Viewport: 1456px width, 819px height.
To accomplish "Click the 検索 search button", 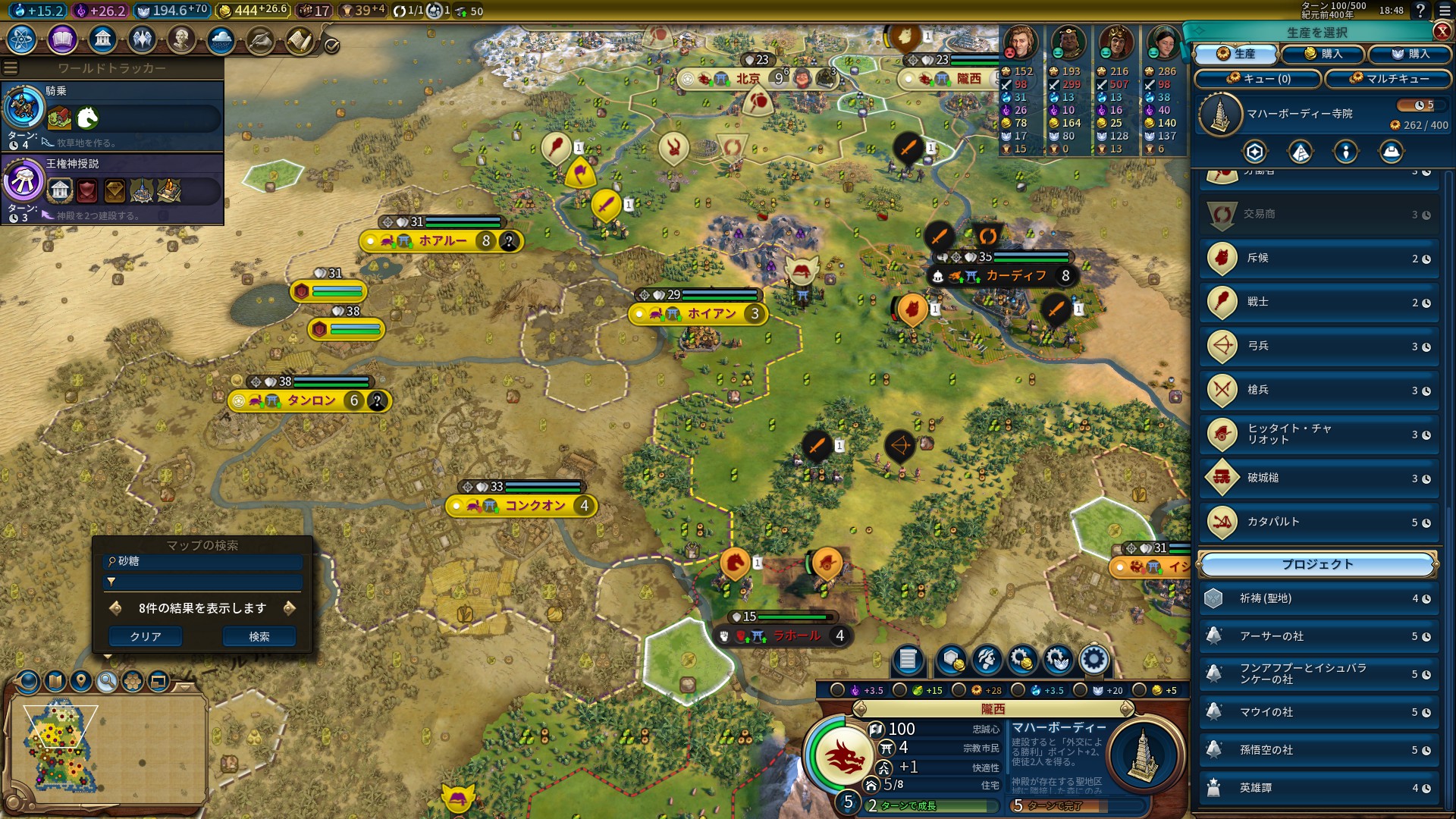I will click(259, 637).
